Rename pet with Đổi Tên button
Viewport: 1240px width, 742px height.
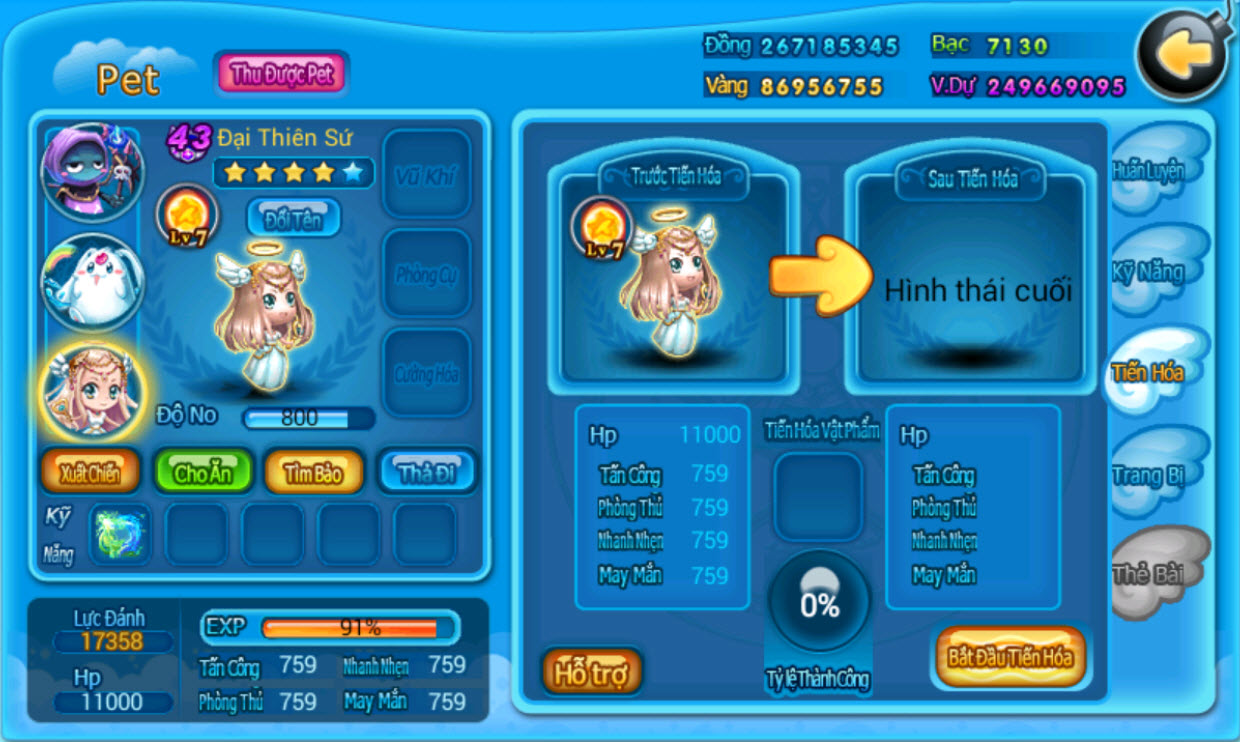pyautogui.click(x=293, y=218)
